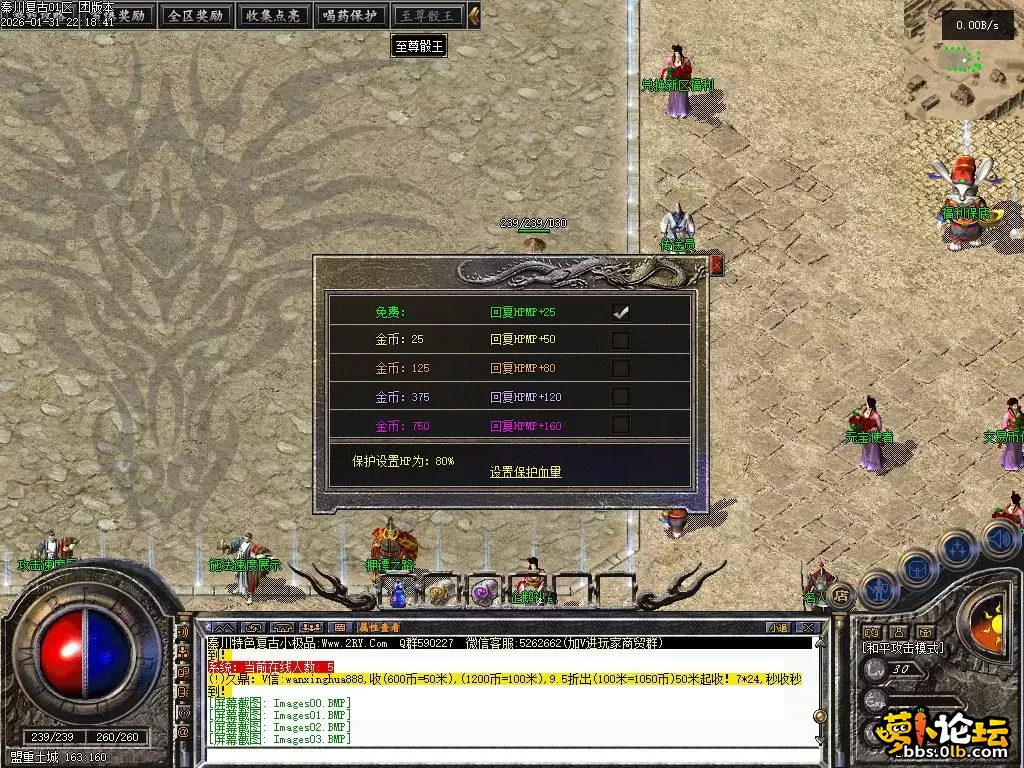Click the 喝药保护 top button
The image size is (1024, 768).
click(x=350, y=16)
